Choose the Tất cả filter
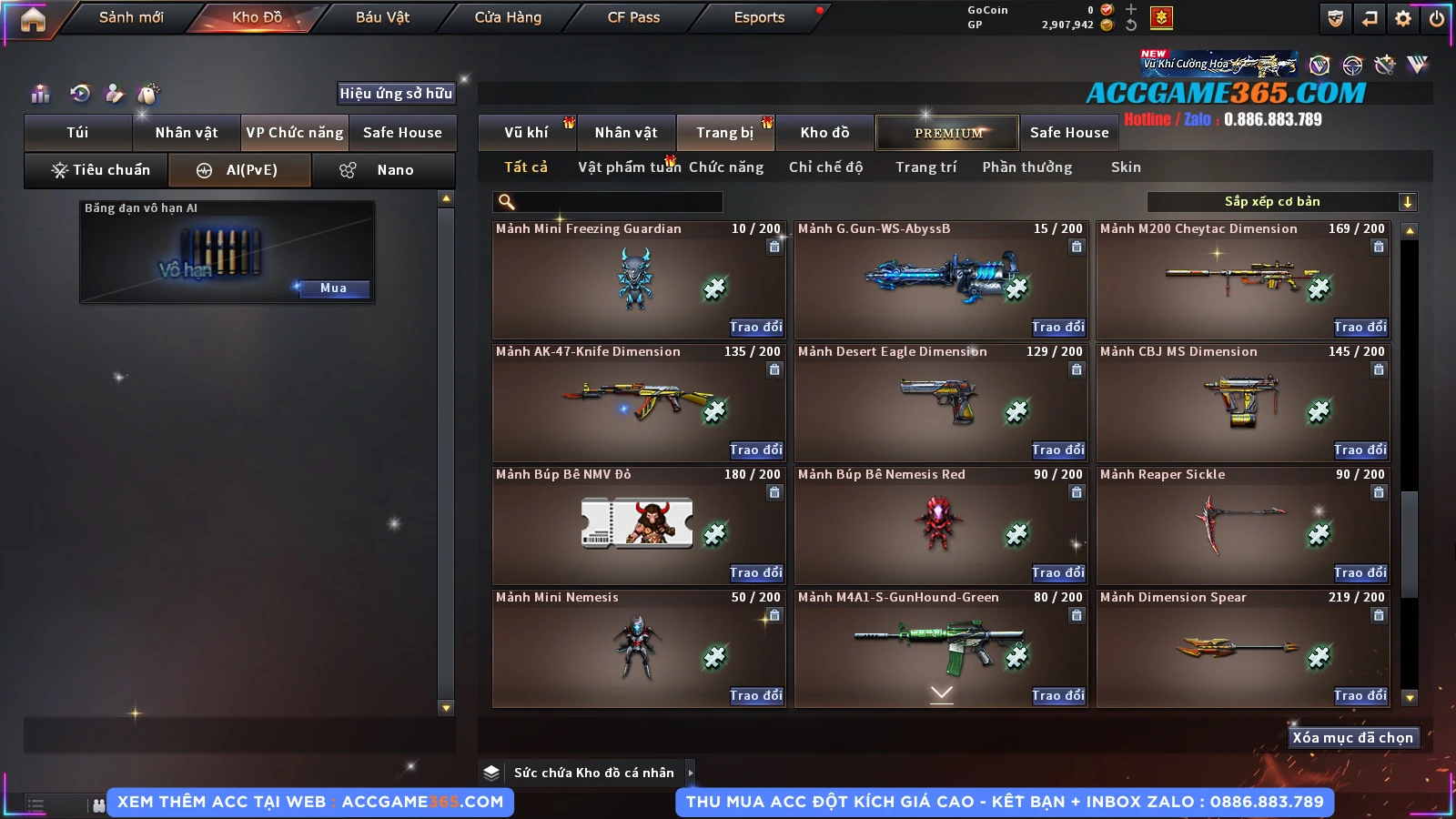This screenshot has height=819, width=1456. point(526,167)
